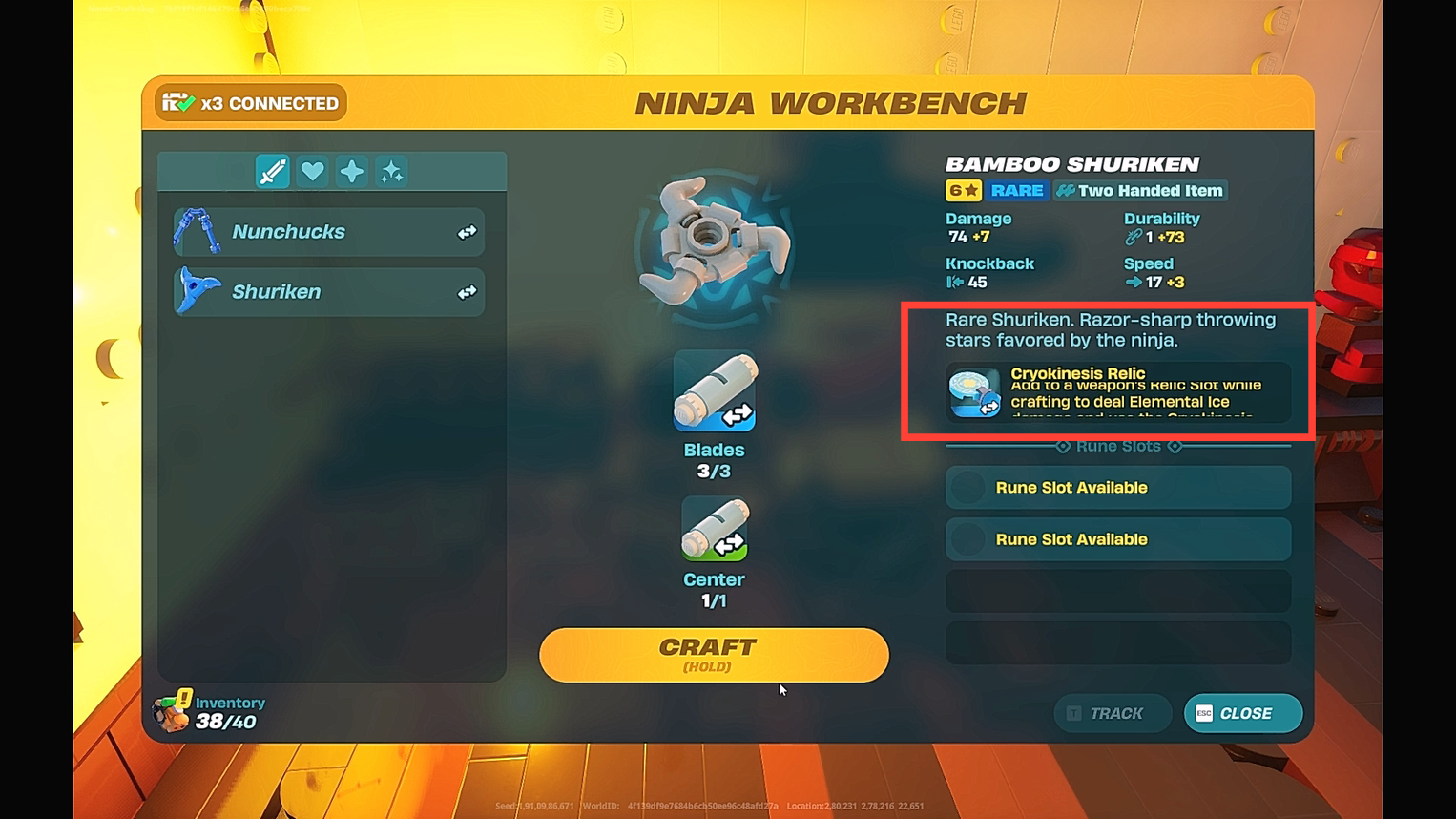The image size is (1456, 819).
Task: Select the Shuriken recipe
Action: point(328,292)
